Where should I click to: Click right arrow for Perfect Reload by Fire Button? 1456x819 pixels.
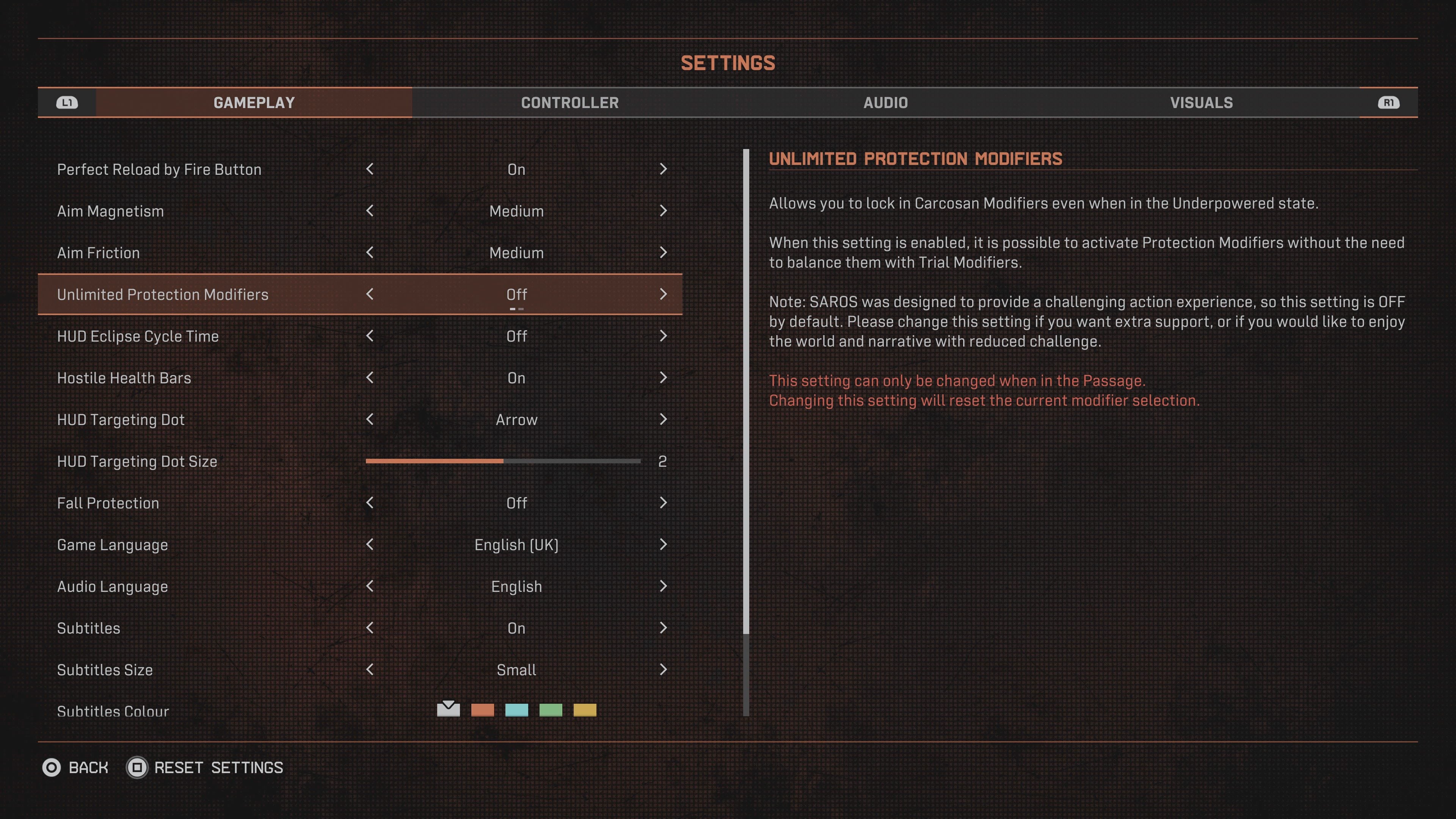tap(663, 169)
